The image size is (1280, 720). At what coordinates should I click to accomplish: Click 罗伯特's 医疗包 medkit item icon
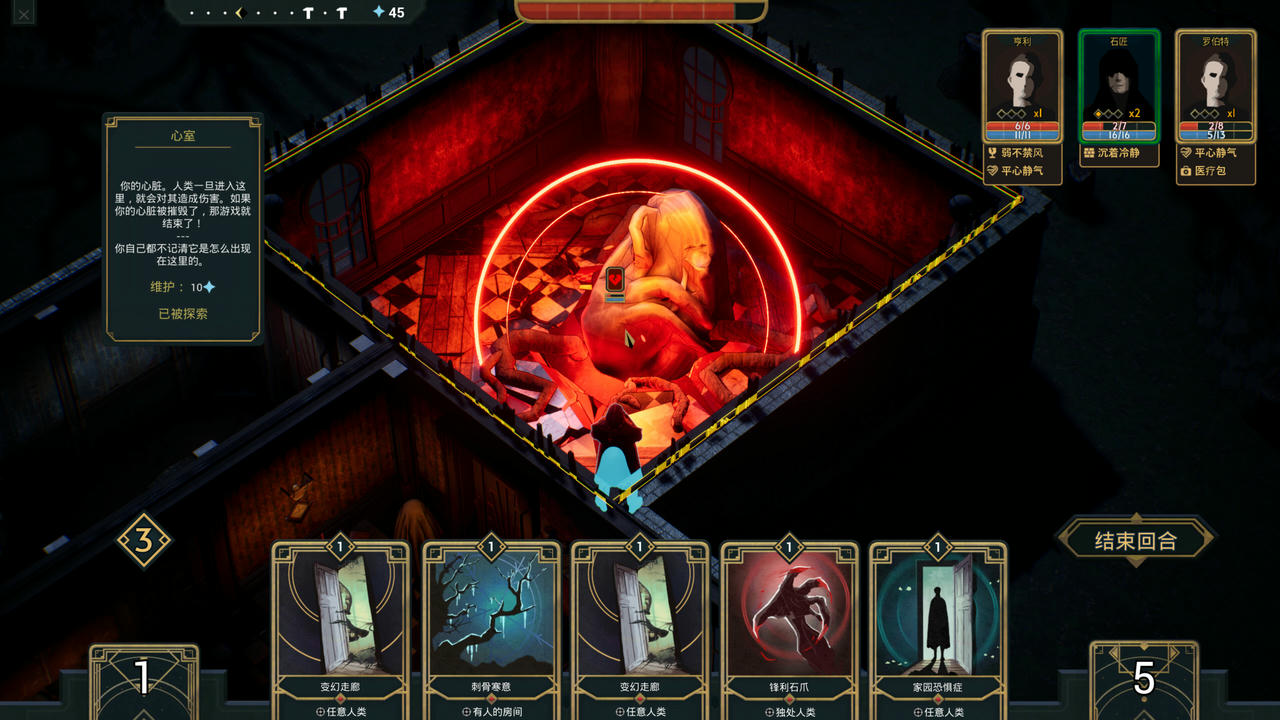tap(1187, 172)
